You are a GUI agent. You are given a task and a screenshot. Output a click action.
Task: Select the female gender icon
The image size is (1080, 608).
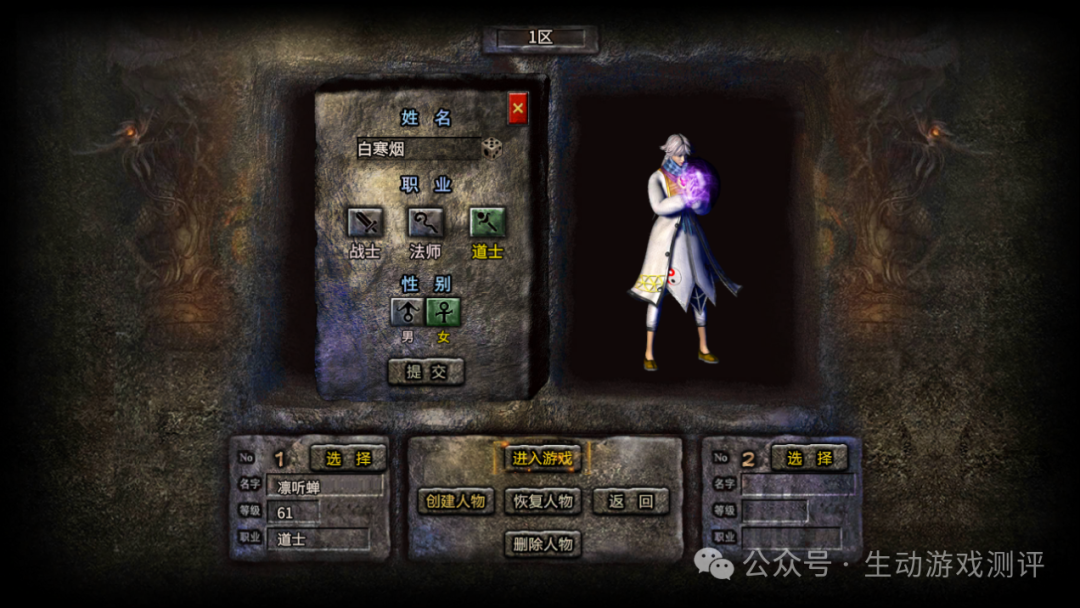point(444,311)
